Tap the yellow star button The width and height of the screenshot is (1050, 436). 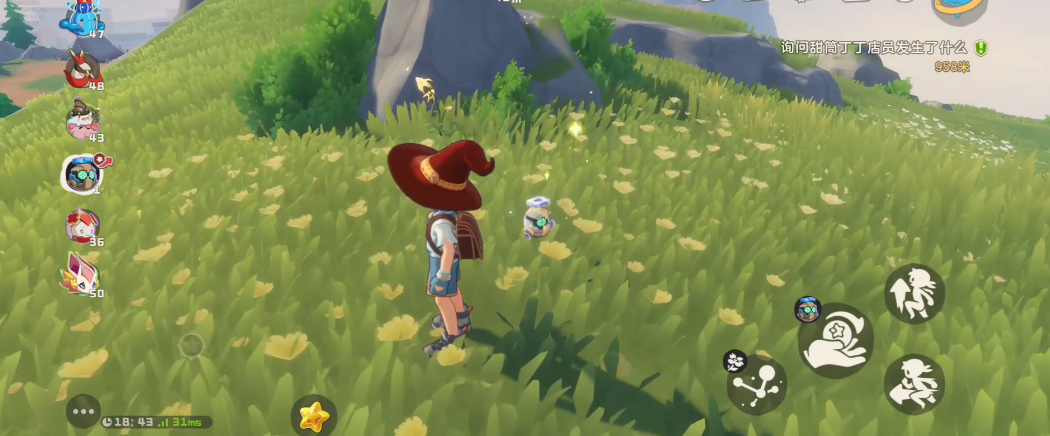click(314, 415)
